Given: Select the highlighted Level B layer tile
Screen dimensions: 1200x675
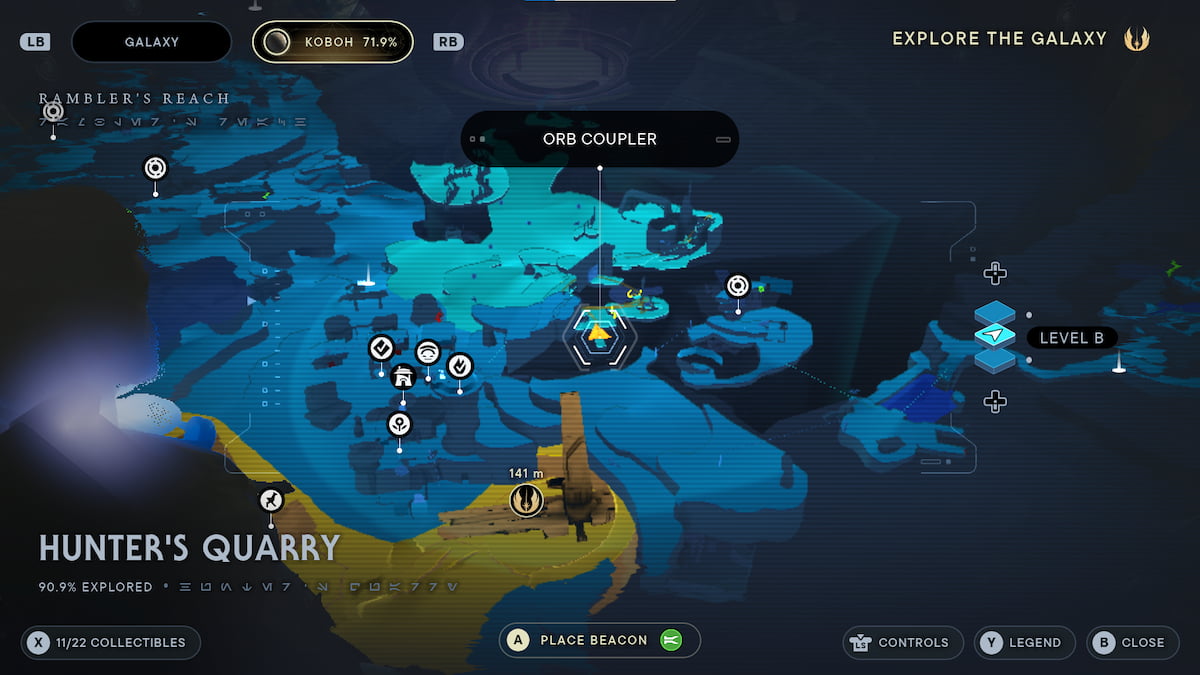Looking at the screenshot, I should (994, 337).
